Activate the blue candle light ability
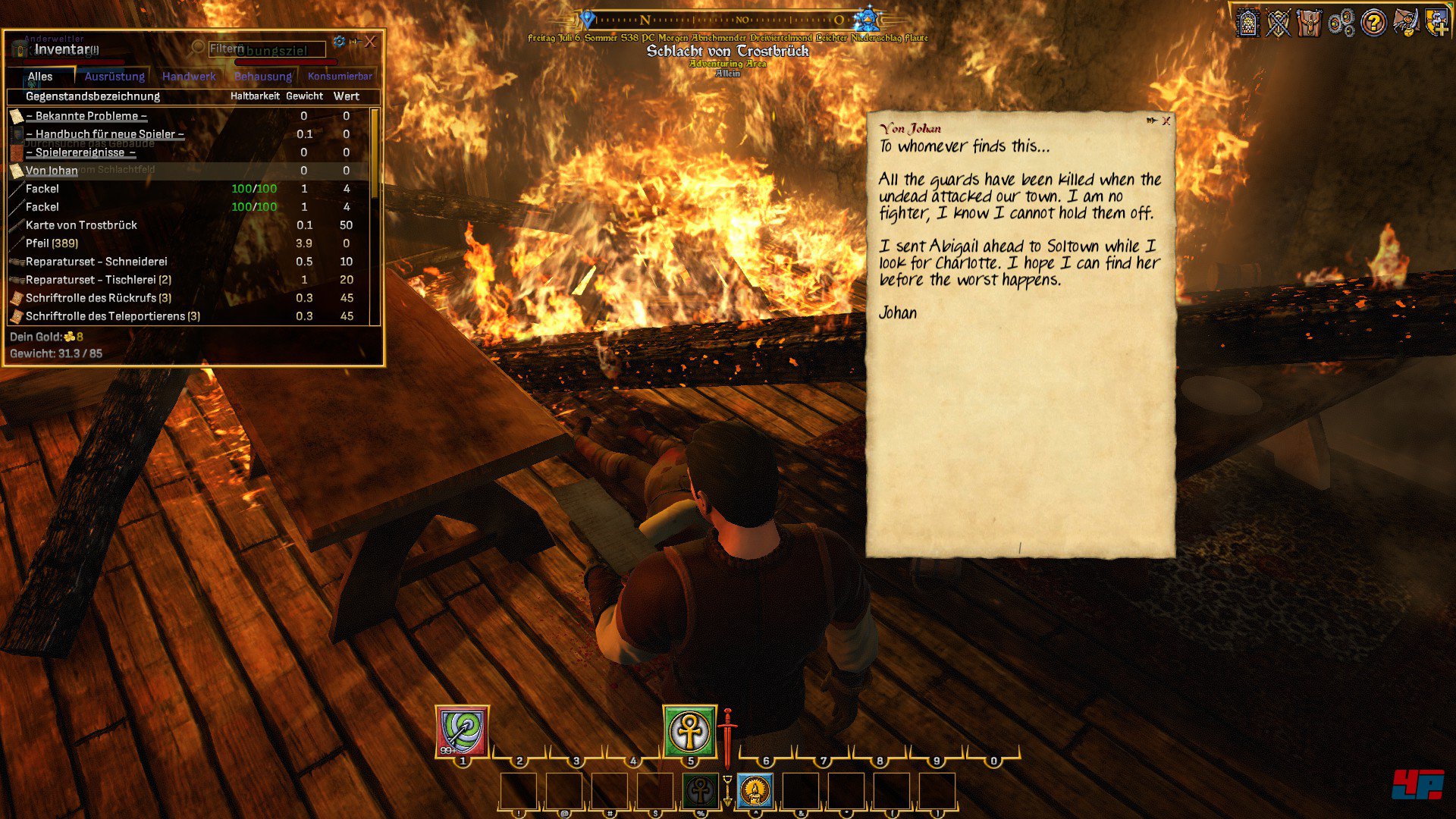This screenshot has height=819, width=1456. click(x=755, y=791)
